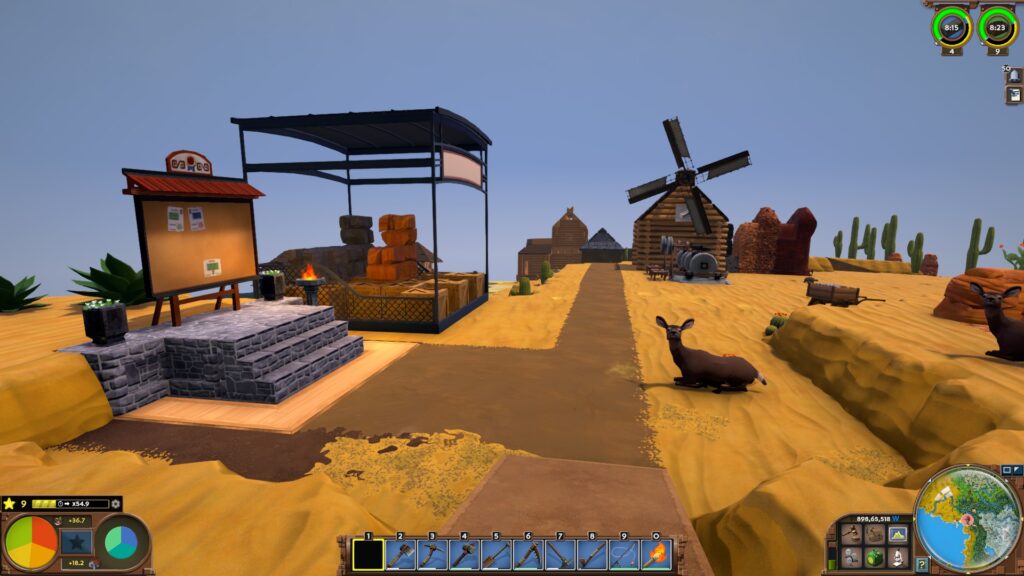Open the nutrition pie chart
The height and width of the screenshot is (576, 1024).
tap(30, 542)
